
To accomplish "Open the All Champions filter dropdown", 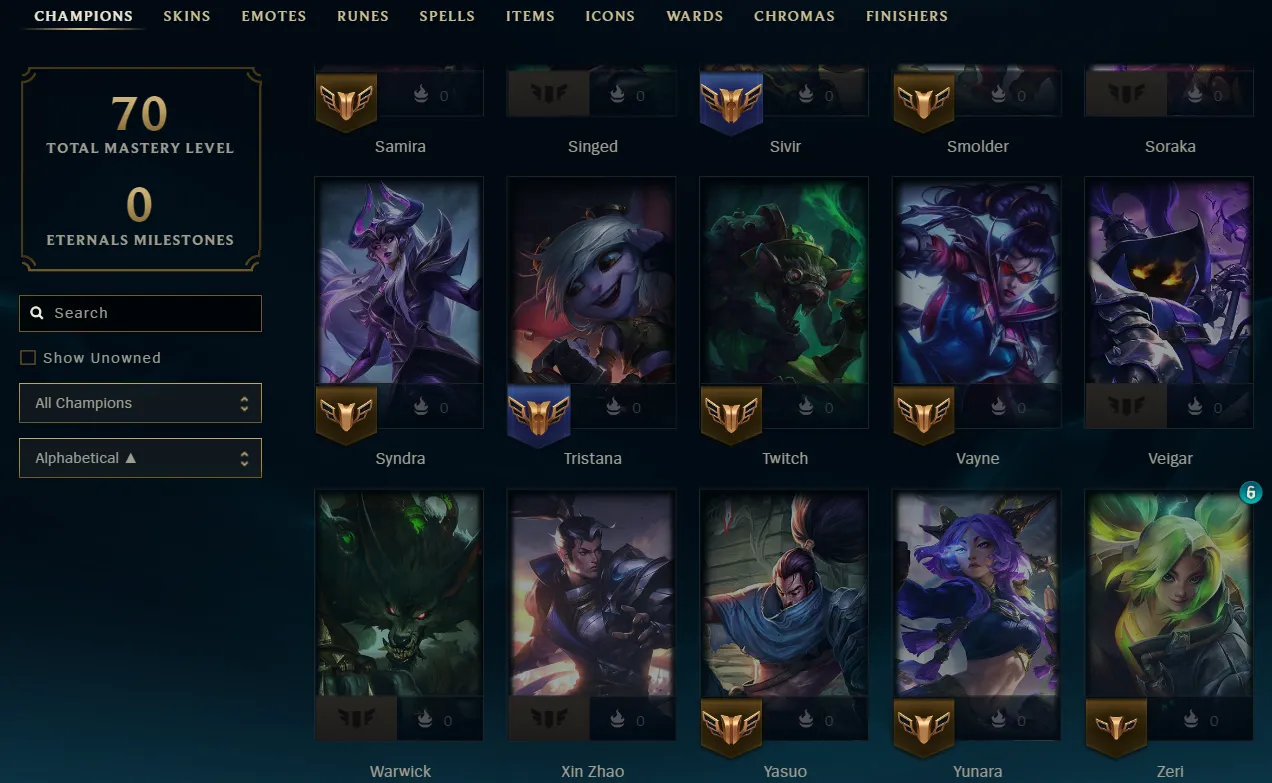I will click(x=140, y=403).
